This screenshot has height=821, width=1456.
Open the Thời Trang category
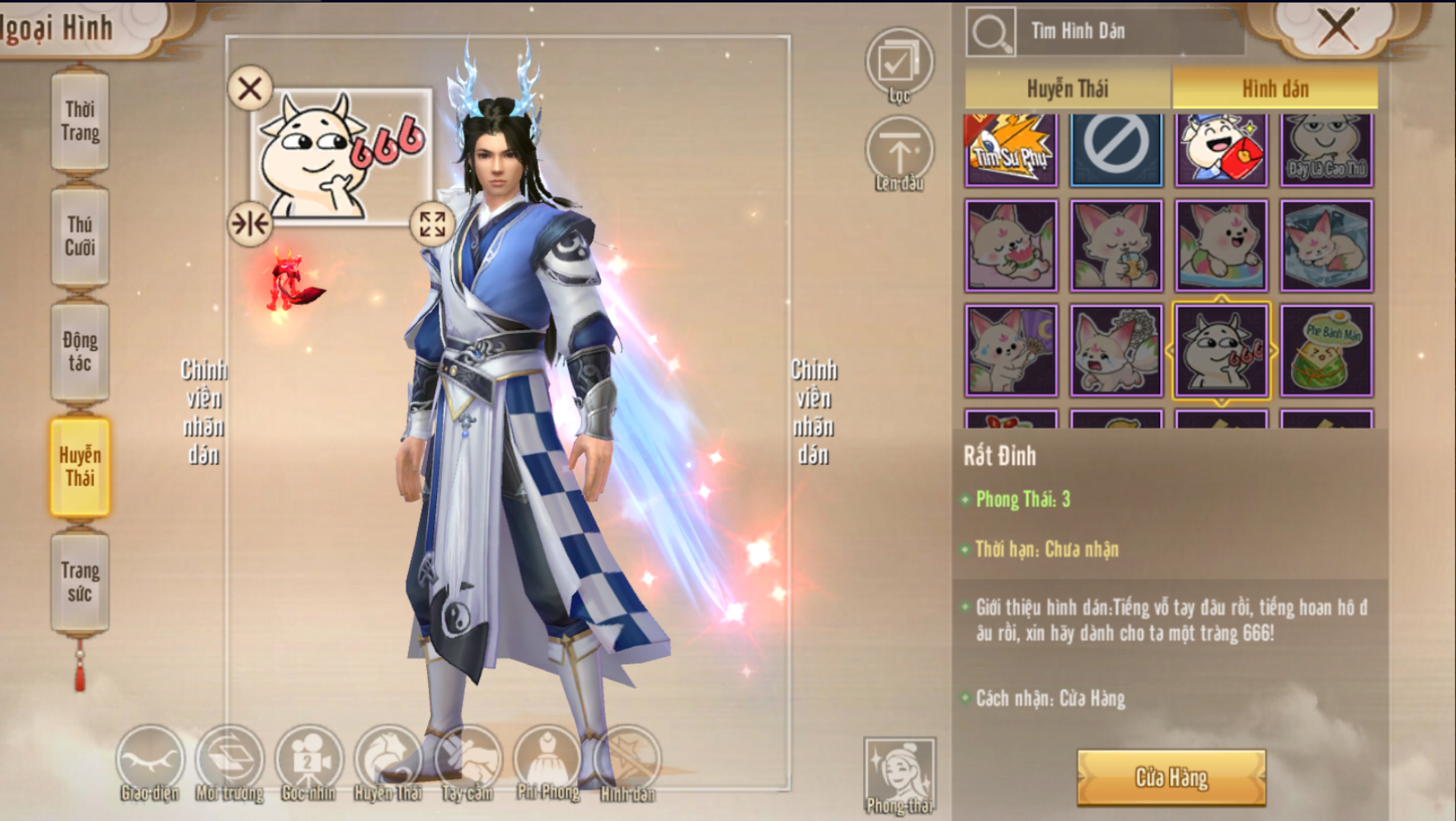tap(80, 121)
